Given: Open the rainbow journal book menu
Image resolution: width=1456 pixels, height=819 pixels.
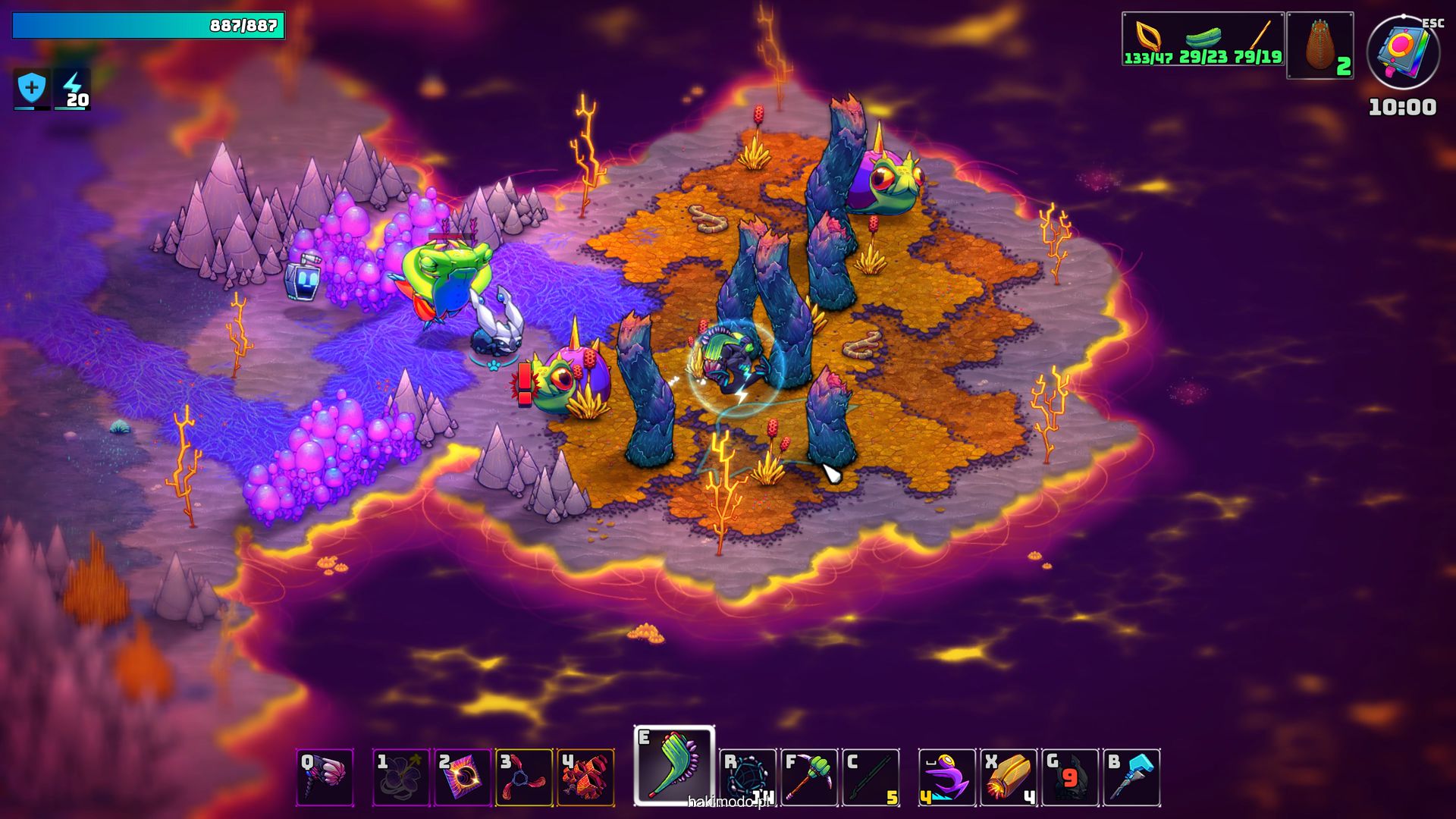Looking at the screenshot, I should coord(1403,53).
